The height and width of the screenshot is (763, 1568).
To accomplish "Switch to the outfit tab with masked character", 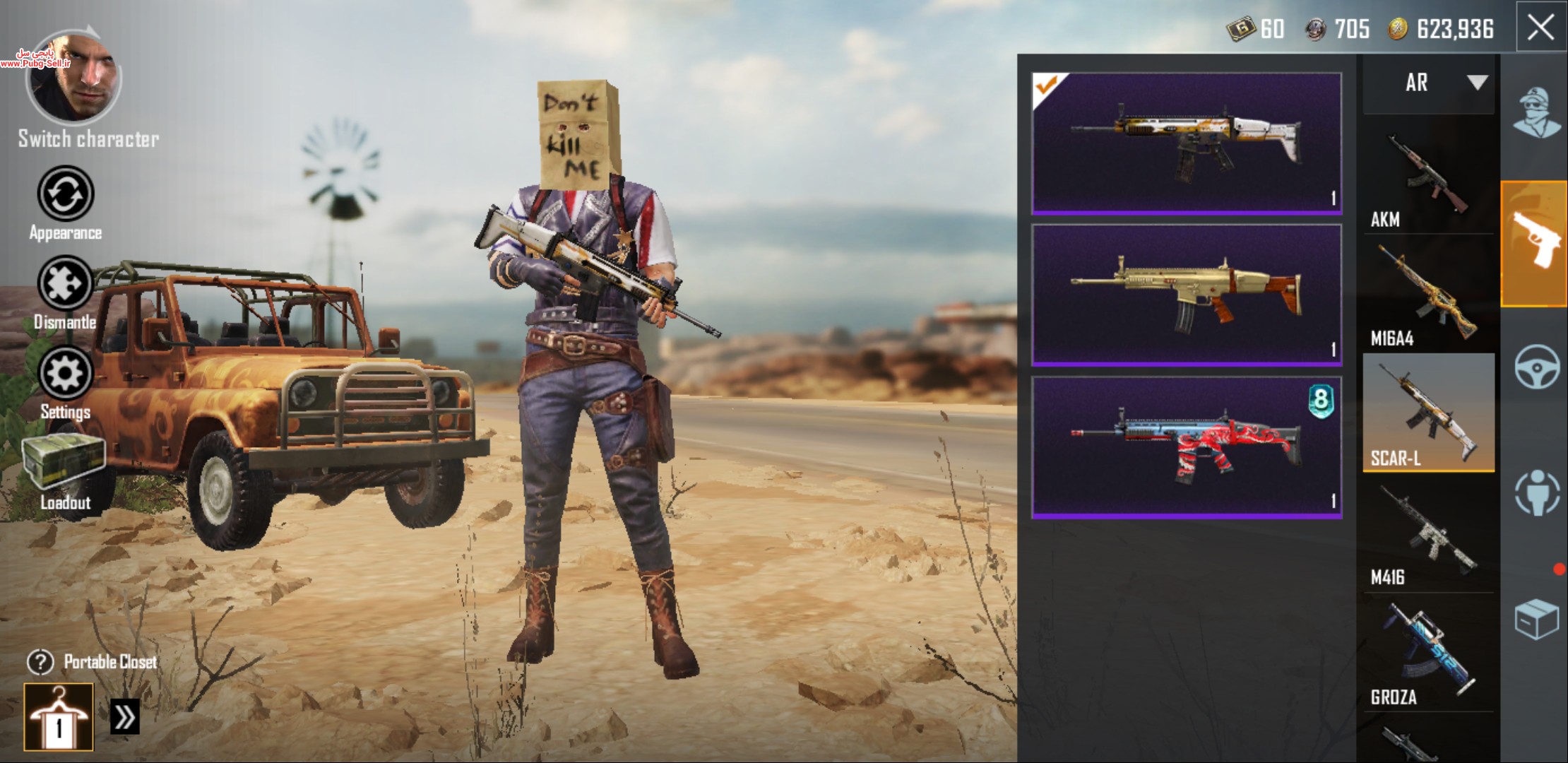I will (1536, 113).
